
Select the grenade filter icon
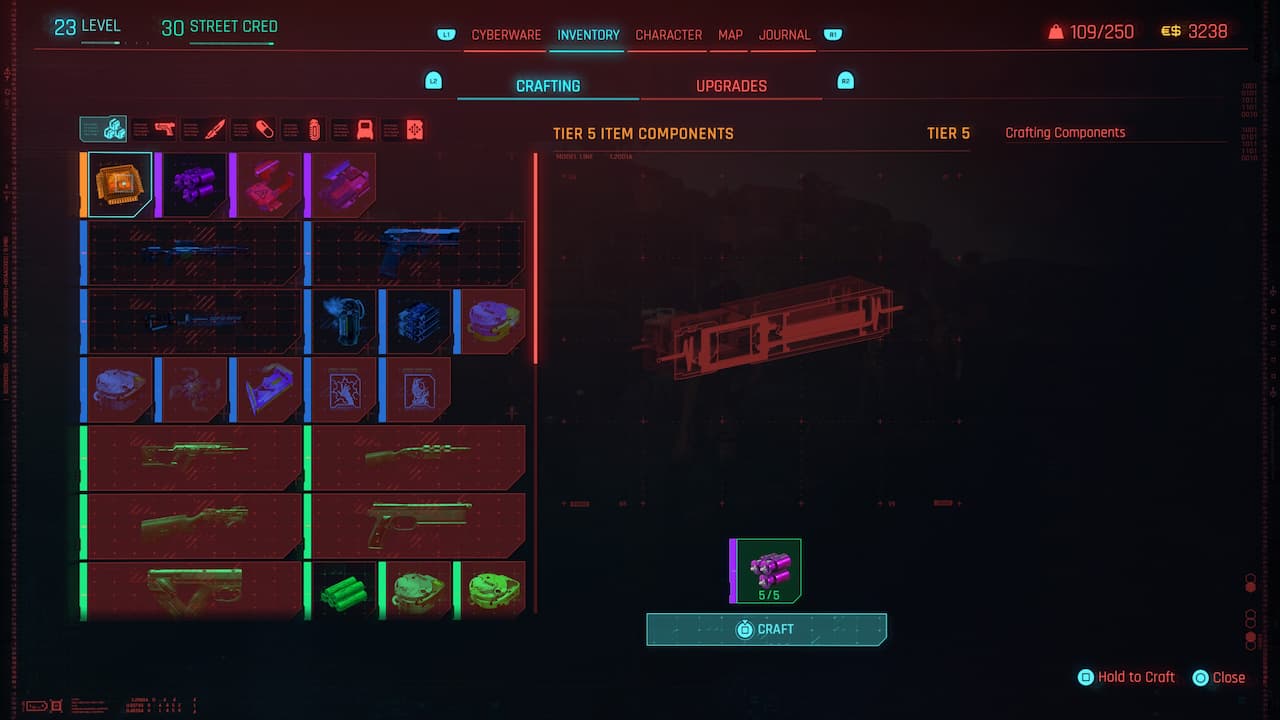[315, 129]
